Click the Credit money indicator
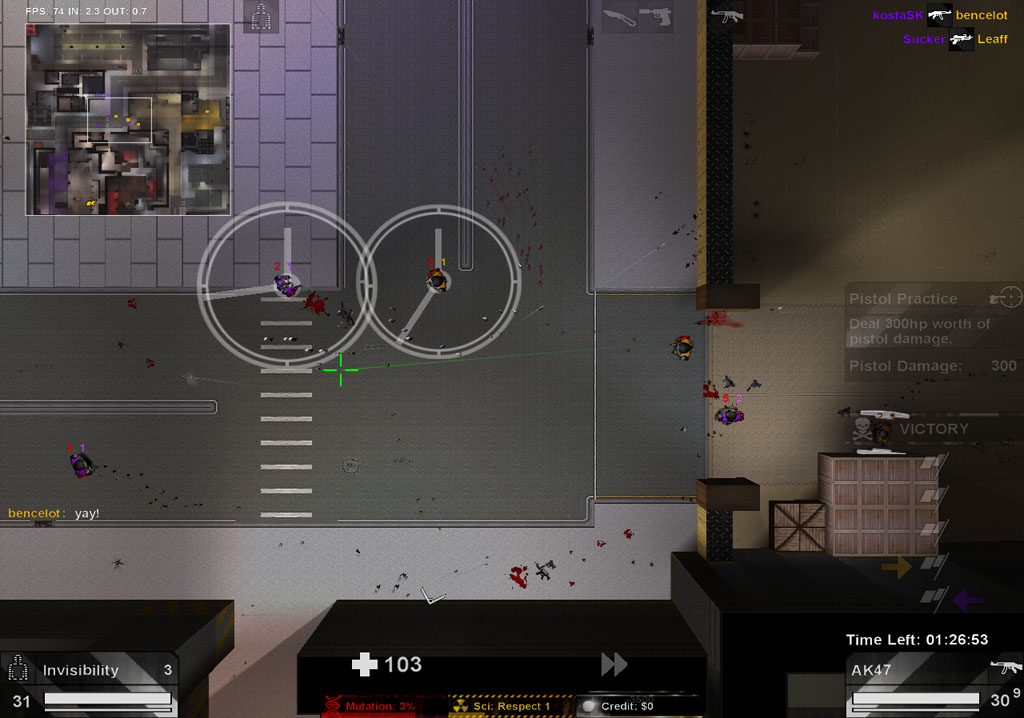The image size is (1024, 718). [x=626, y=706]
